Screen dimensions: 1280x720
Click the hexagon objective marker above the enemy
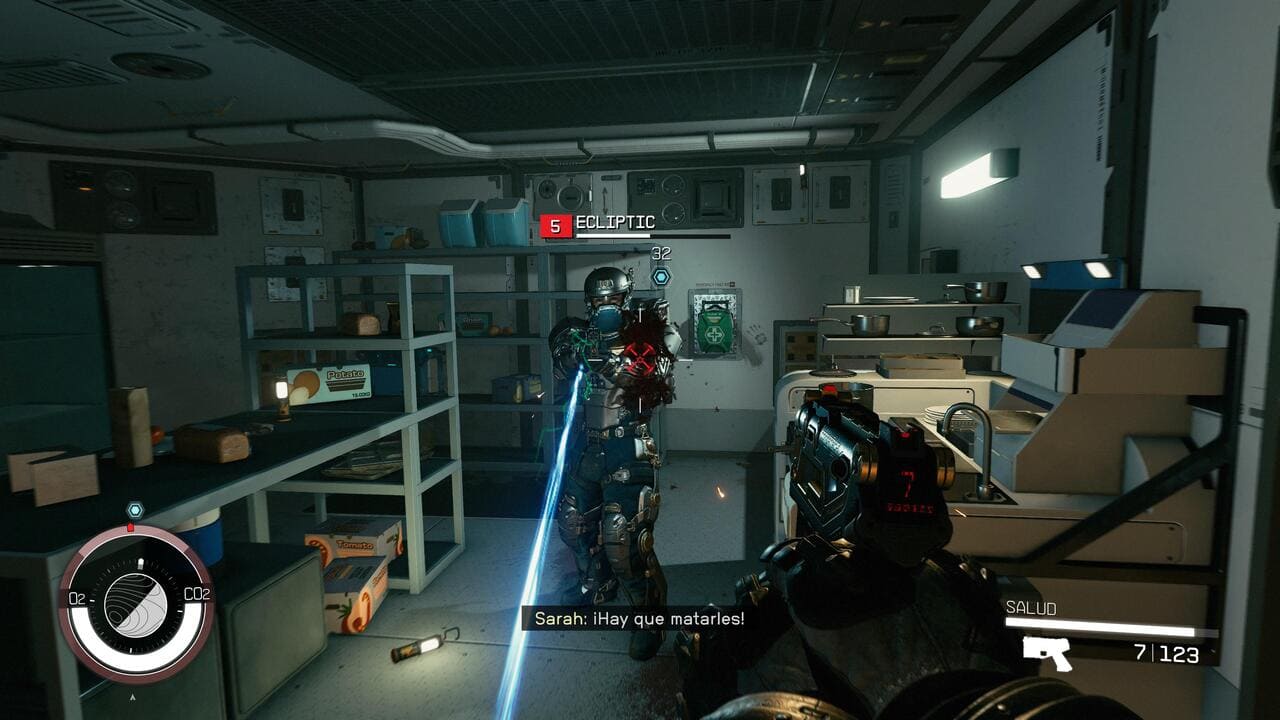(660, 276)
